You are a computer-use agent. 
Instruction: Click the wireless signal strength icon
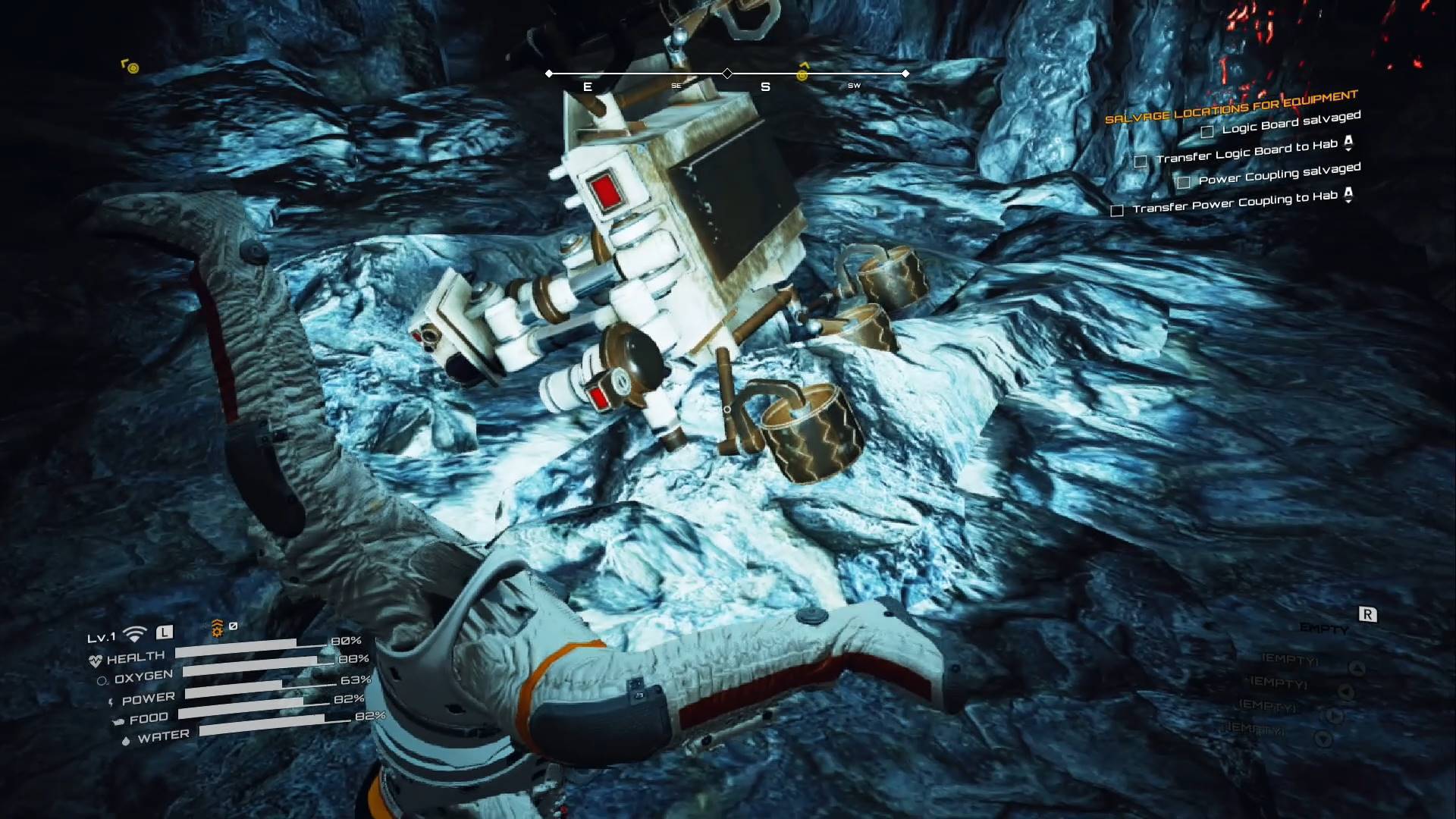coord(134,634)
